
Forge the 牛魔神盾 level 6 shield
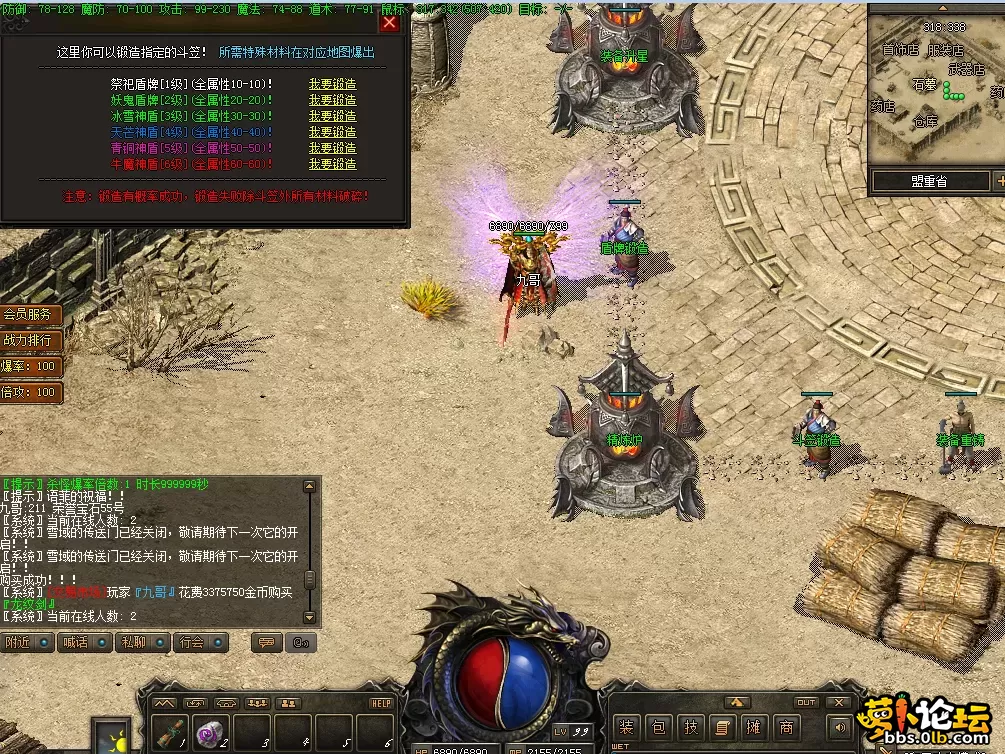332,164
